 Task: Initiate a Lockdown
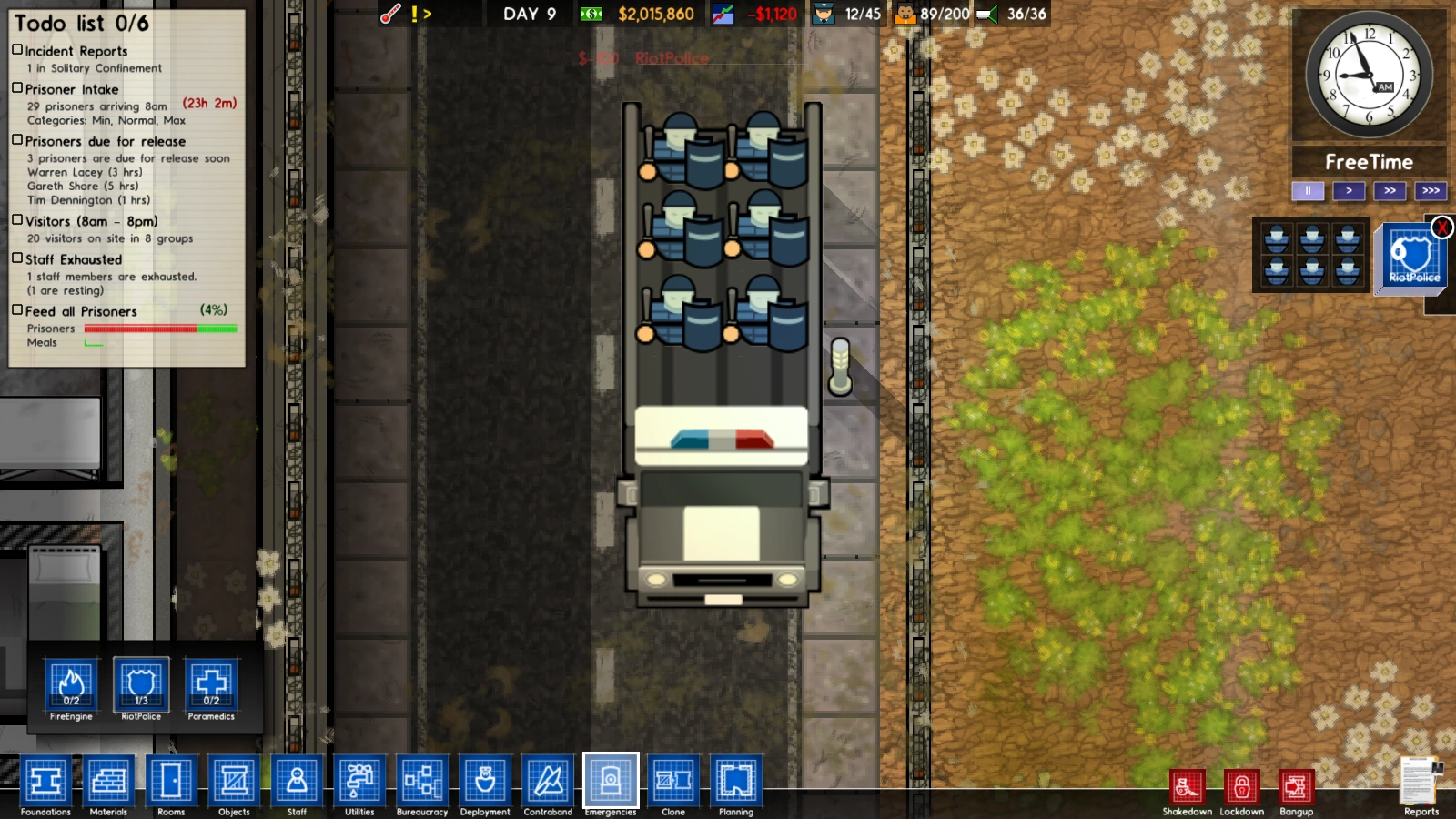tap(1241, 785)
